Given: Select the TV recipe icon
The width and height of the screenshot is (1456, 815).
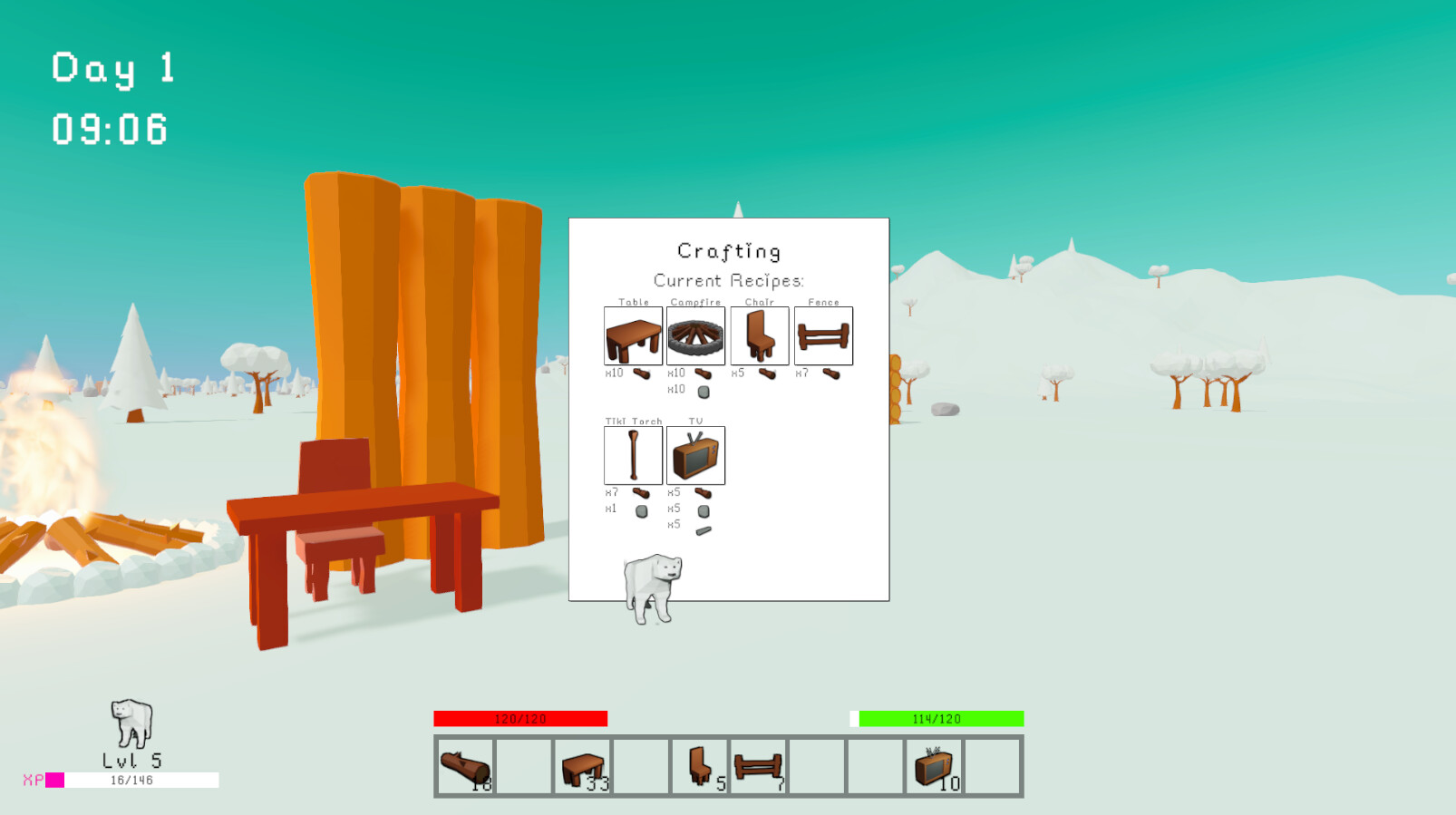Looking at the screenshot, I should coord(695,455).
